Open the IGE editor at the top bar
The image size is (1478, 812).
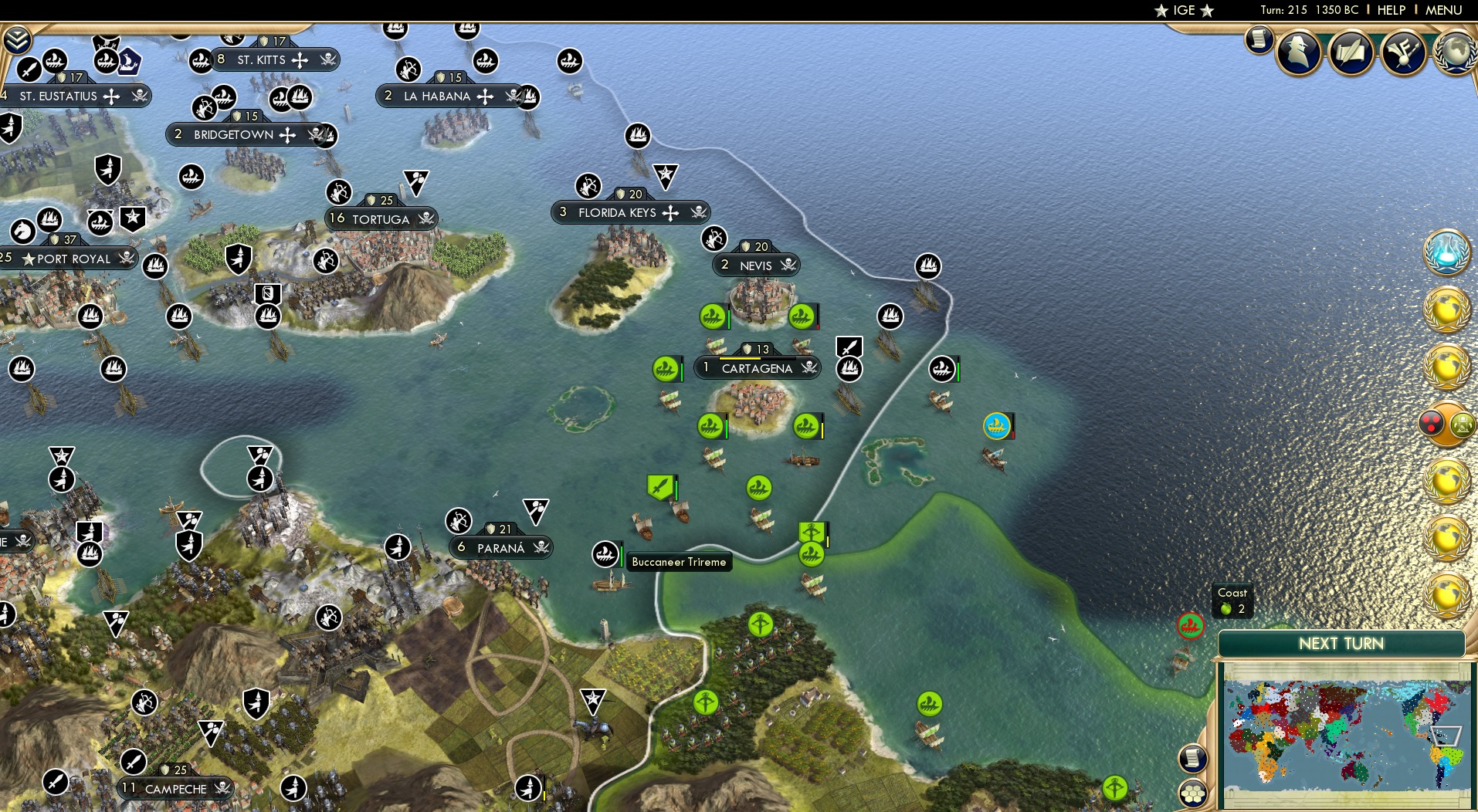(1184, 11)
